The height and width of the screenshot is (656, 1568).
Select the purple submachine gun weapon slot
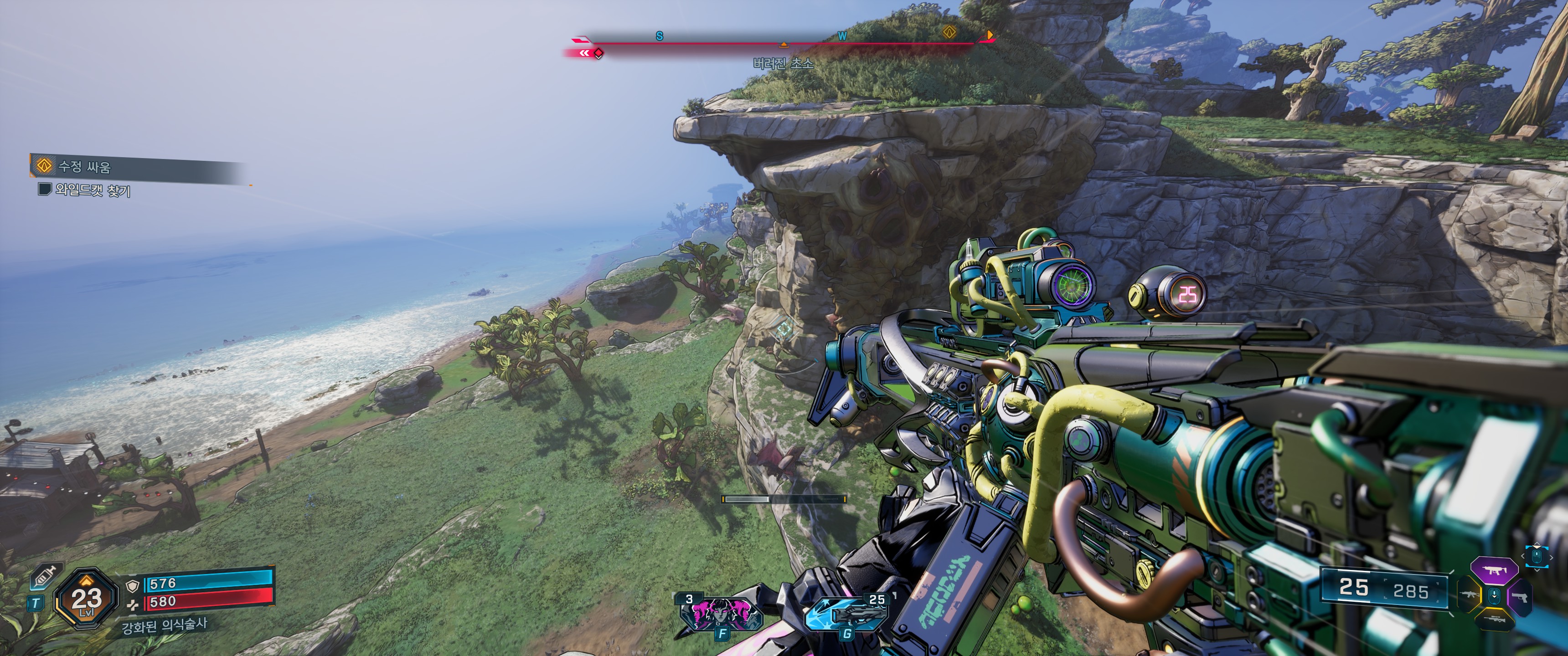pyautogui.click(x=1493, y=571)
